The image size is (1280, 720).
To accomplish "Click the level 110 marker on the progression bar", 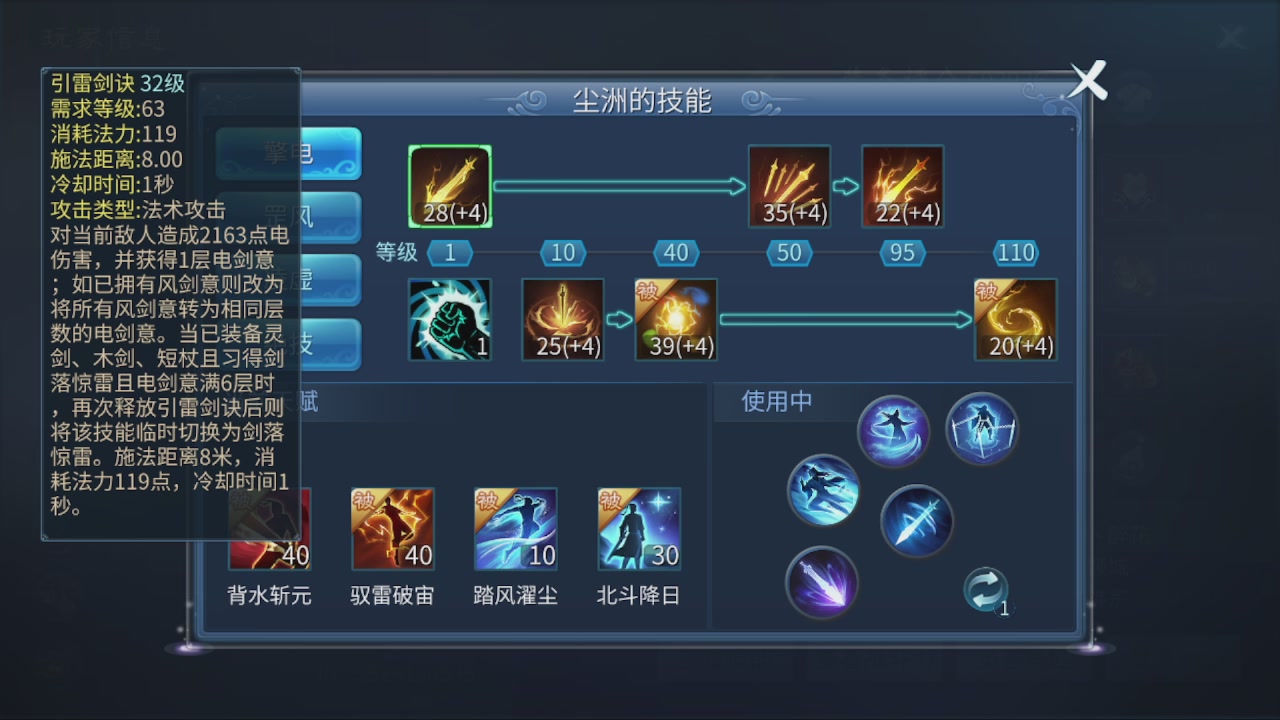I will 1015,253.
